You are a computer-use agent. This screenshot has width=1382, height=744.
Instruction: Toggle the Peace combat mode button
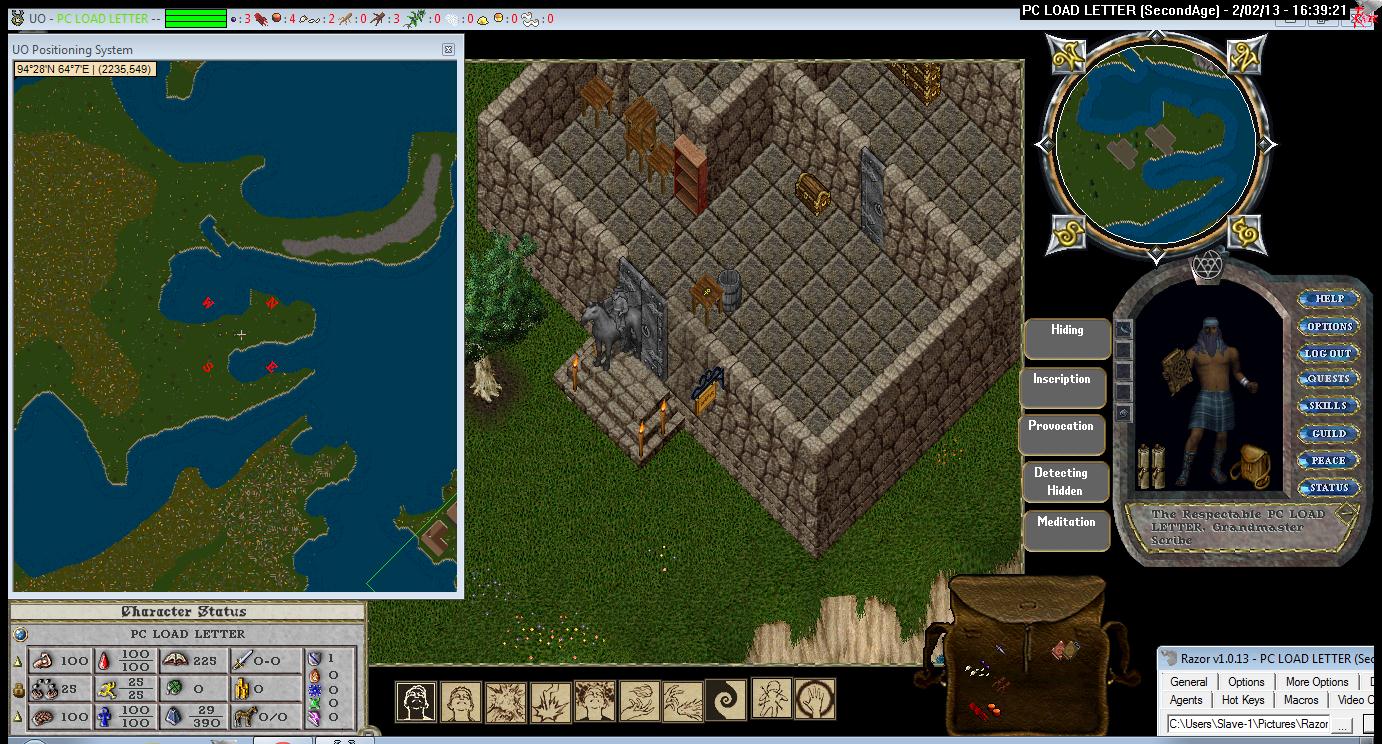click(1328, 460)
